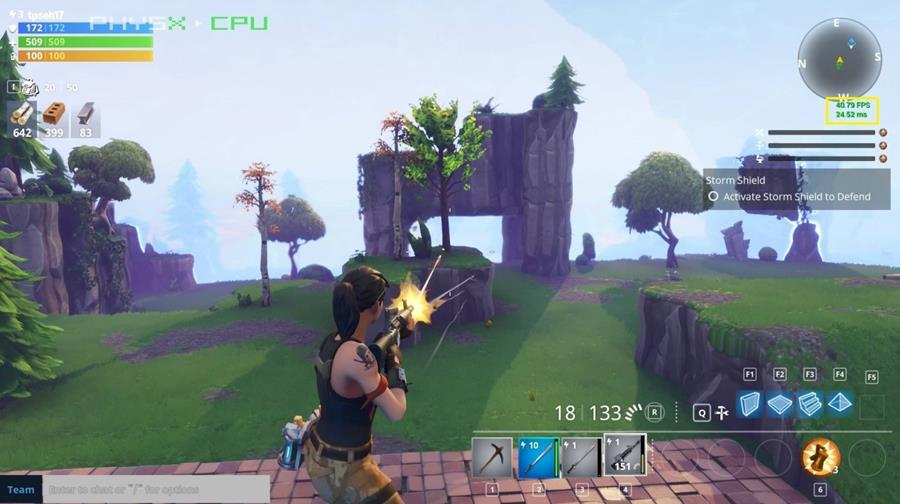Switch the Team chat channel tab
Image resolution: width=900 pixels, height=504 pixels.
pyautogui.click(x=21, y=489)
